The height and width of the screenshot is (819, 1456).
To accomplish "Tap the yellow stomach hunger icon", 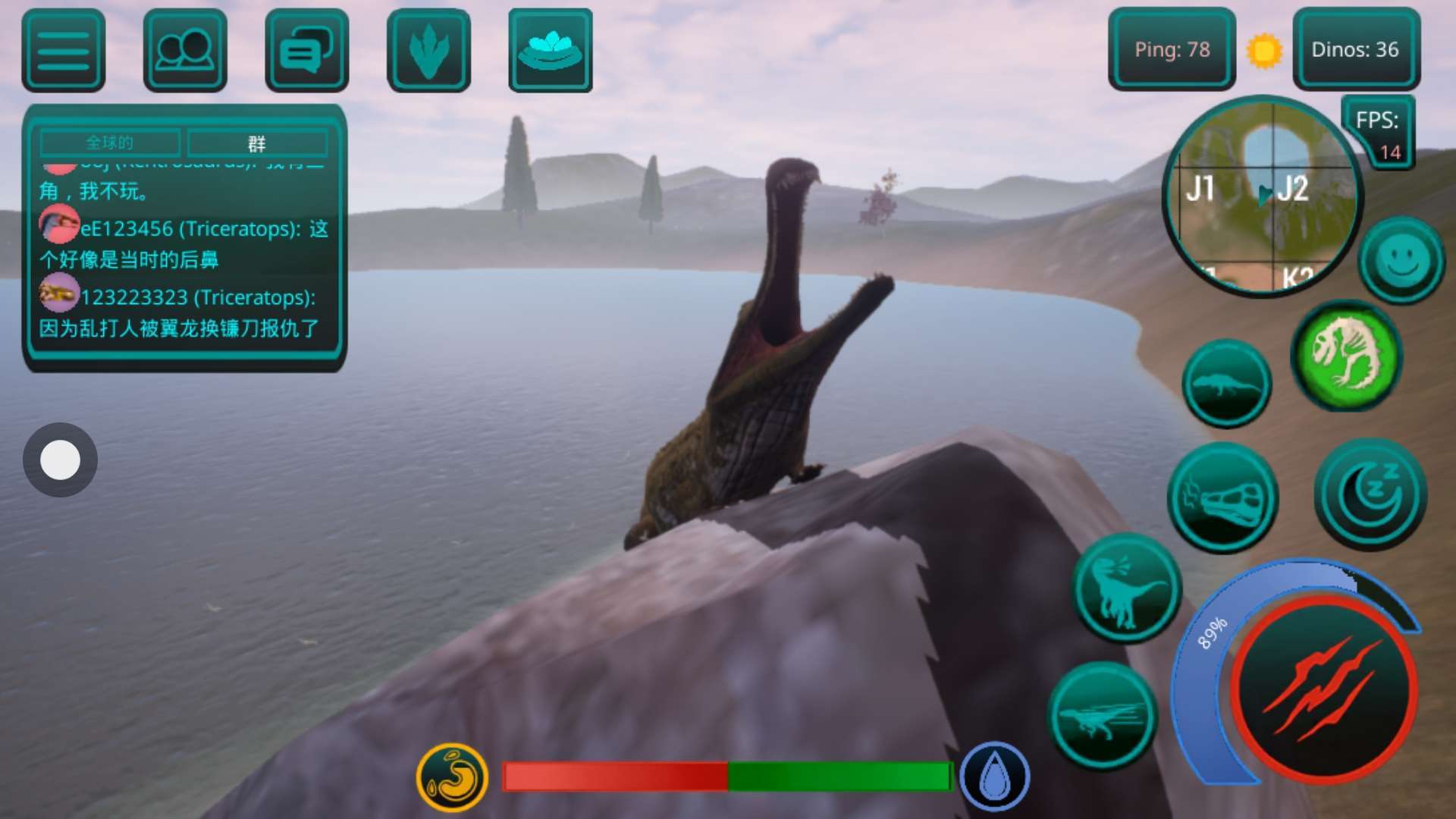I will (452, 776).
